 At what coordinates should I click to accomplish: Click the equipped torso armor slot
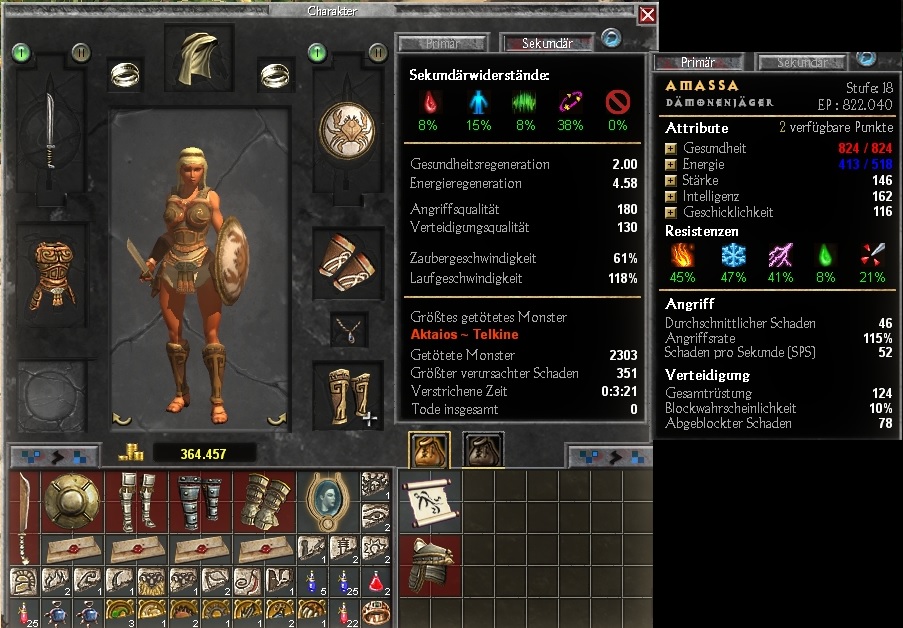pyautogui.click(x=51, y=277)
